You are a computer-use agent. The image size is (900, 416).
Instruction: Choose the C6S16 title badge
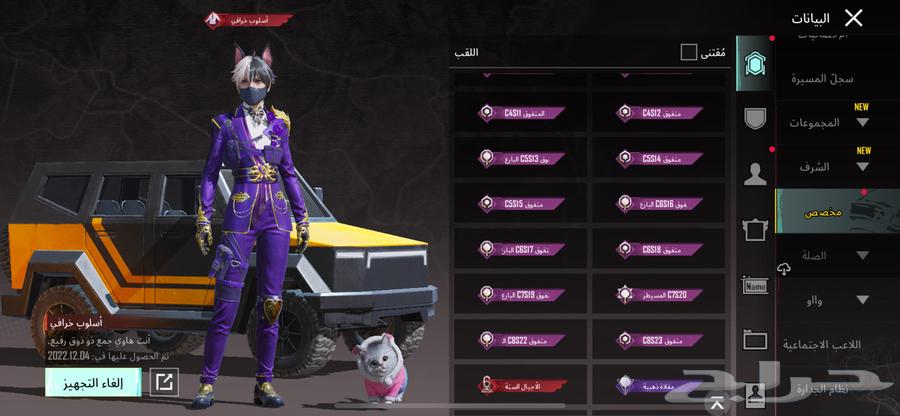656,203
